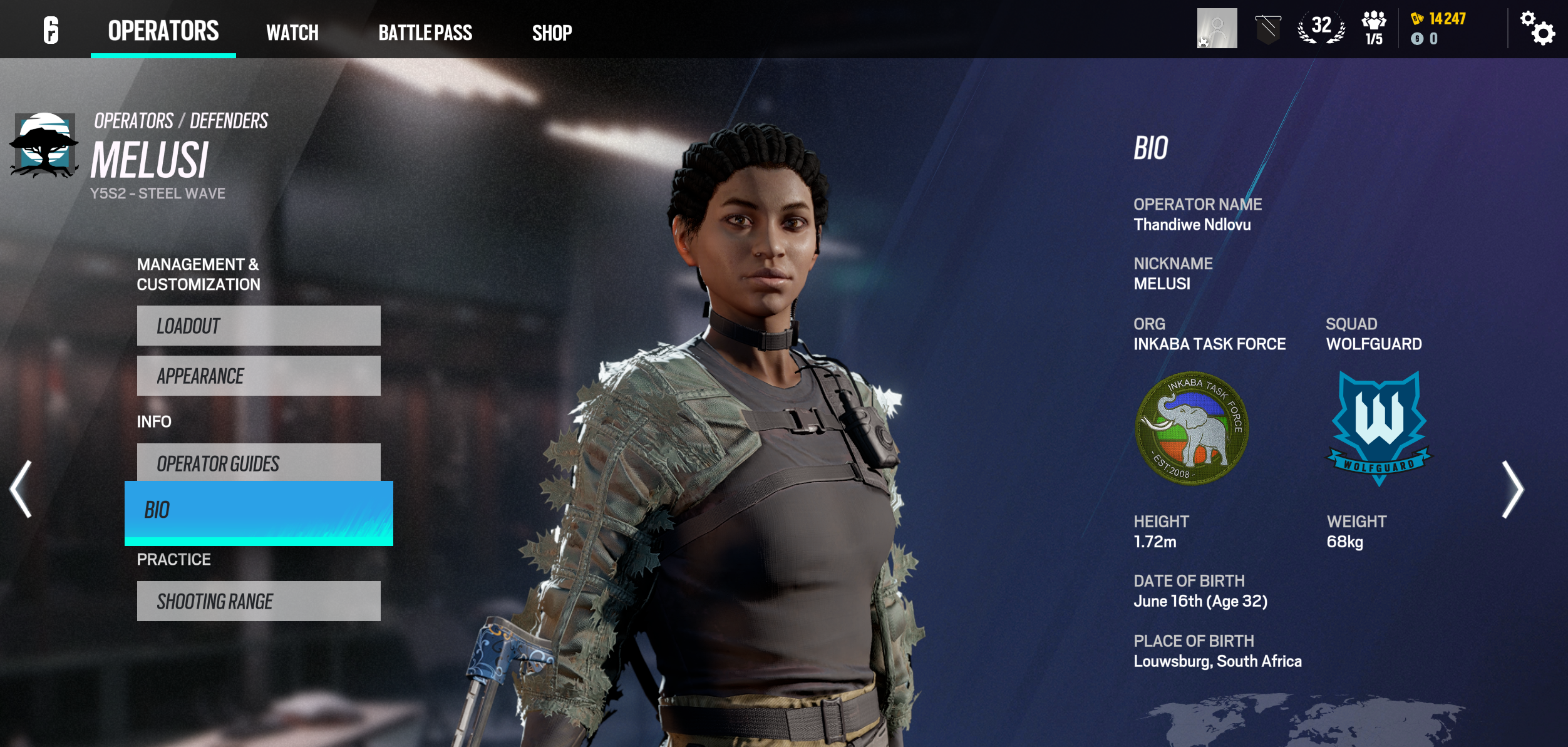This screenshot has height=747, width=1568.
Task: Click the level 32 clearance badge
Action: click(1321, 28)
